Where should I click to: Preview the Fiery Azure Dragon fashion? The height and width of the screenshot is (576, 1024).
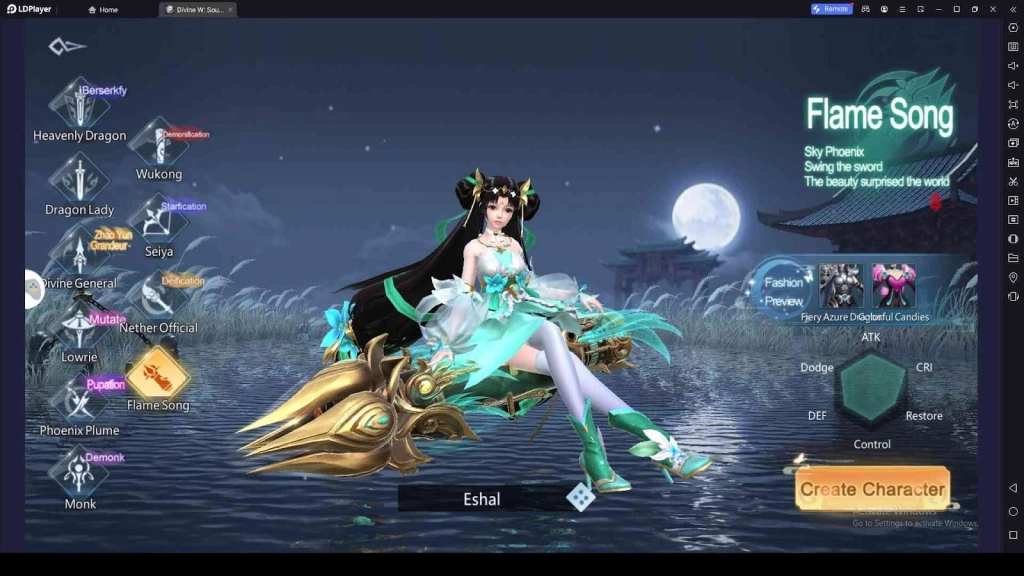click(x=841, y=286)
